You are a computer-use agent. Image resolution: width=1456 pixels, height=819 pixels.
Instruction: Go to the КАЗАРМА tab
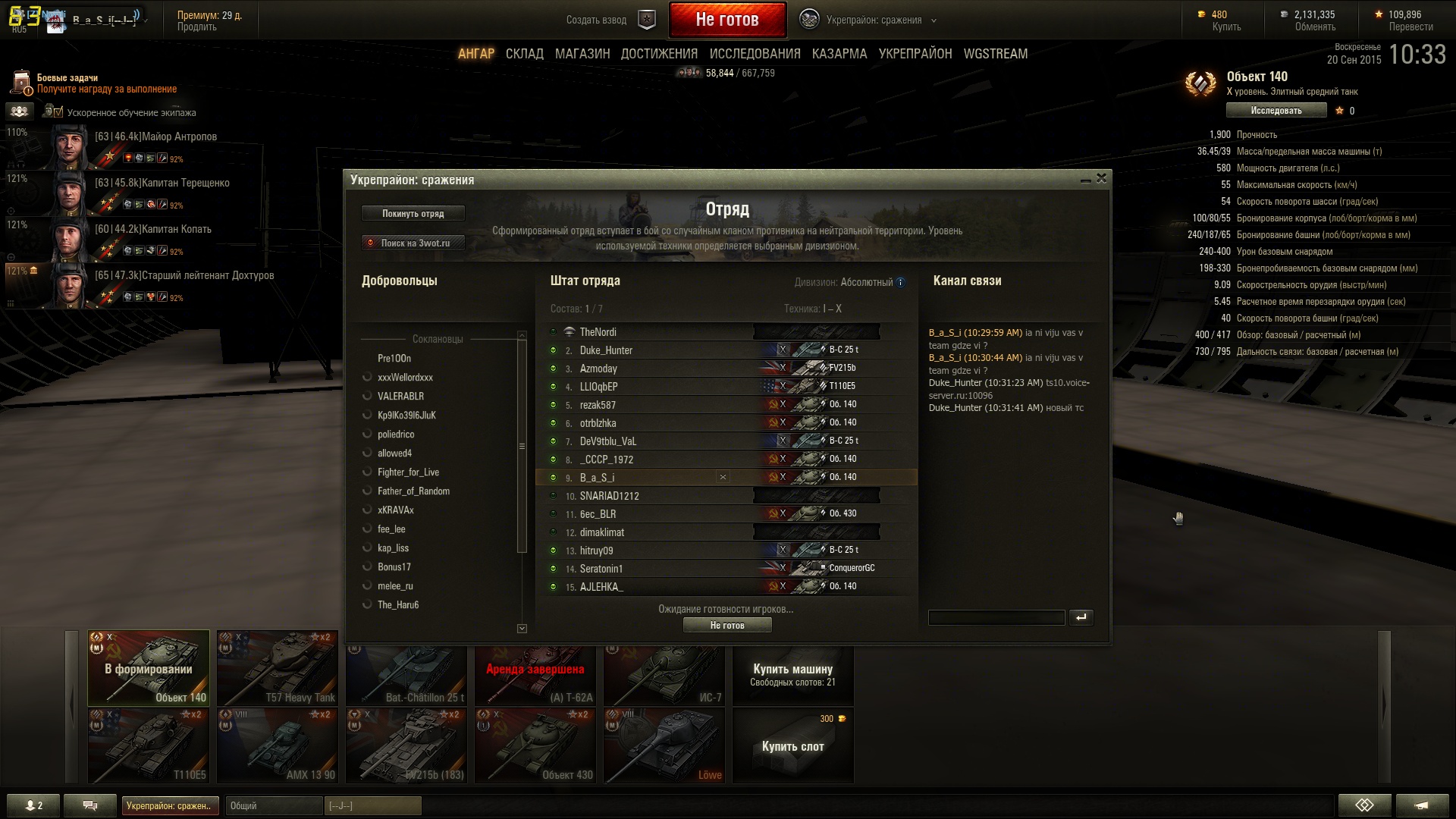839,54
